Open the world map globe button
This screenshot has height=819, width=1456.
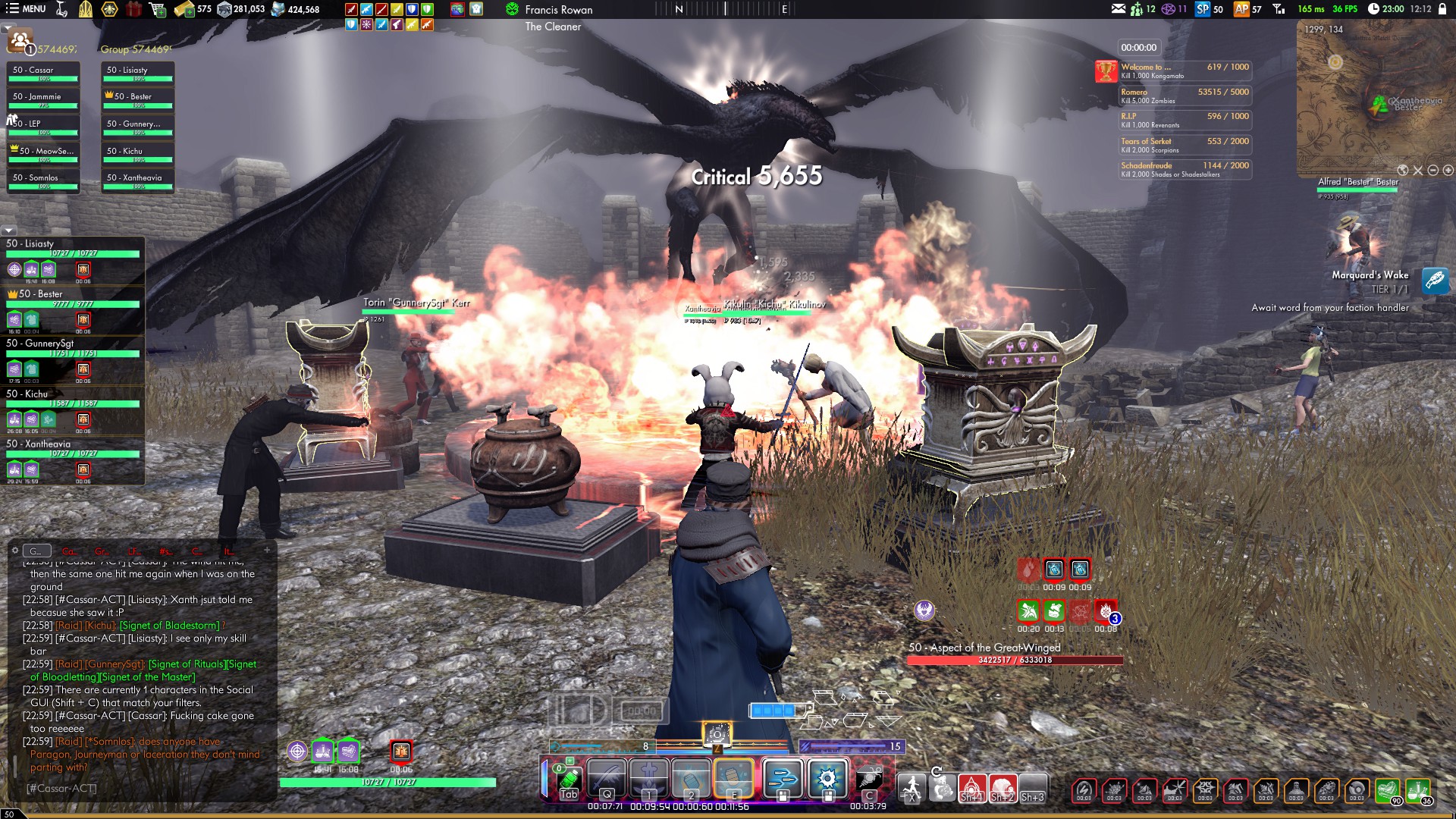(x=1402, y=171)
